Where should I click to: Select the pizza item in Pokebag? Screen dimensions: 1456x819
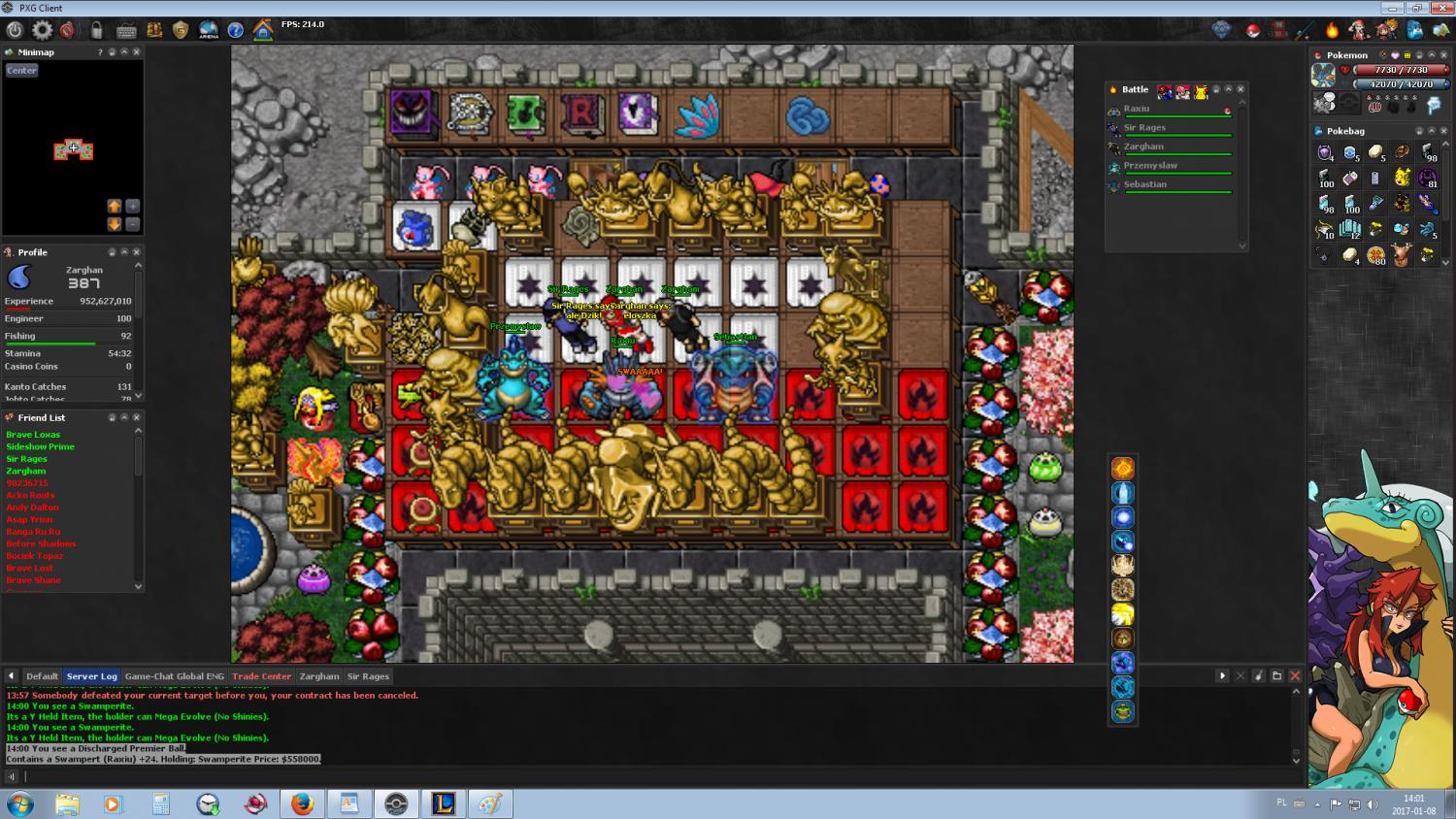tap(1375, 255)
